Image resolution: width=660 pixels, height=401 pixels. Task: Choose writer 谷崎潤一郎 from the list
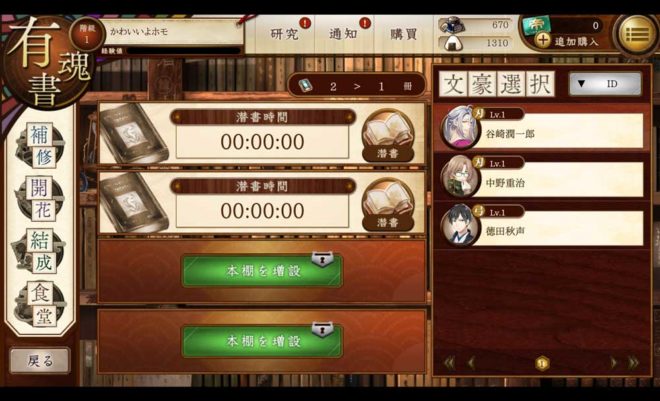coord(541,130)
